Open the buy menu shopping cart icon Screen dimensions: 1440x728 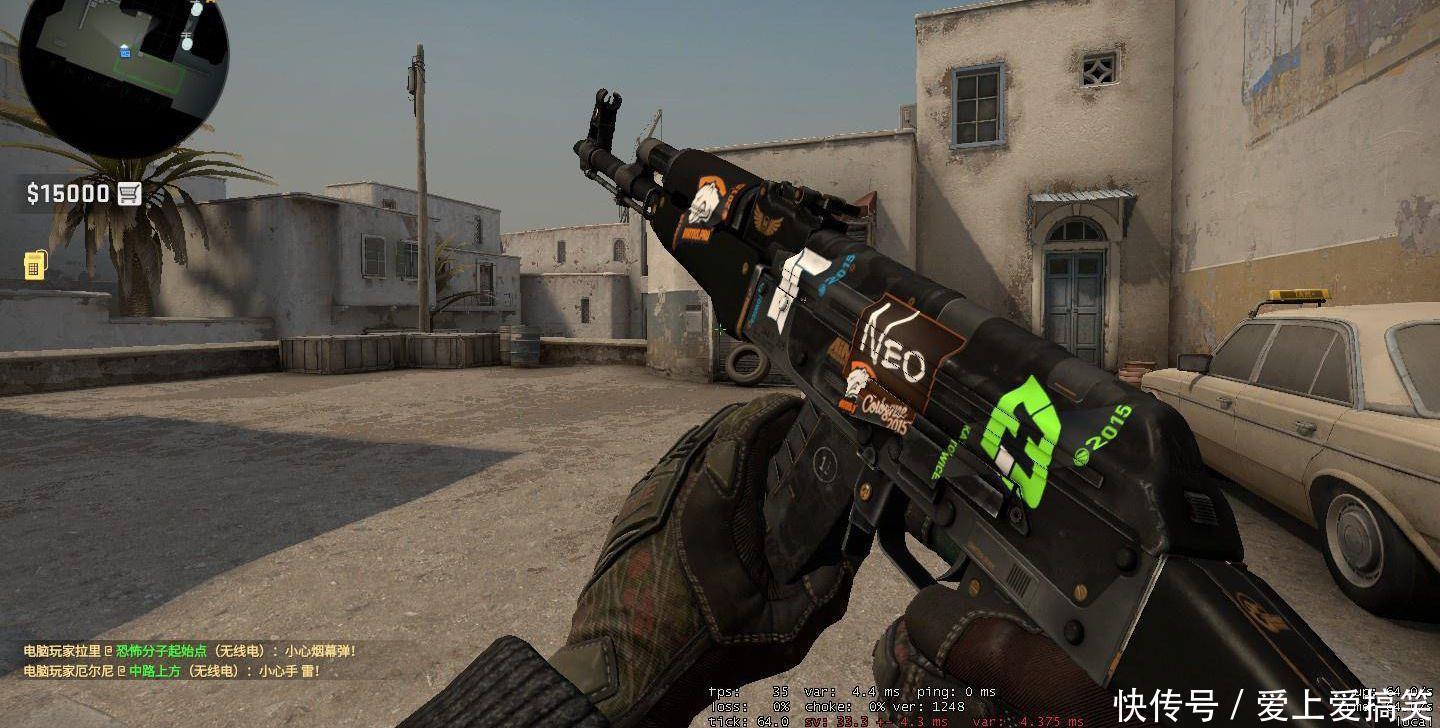point(129,194)
